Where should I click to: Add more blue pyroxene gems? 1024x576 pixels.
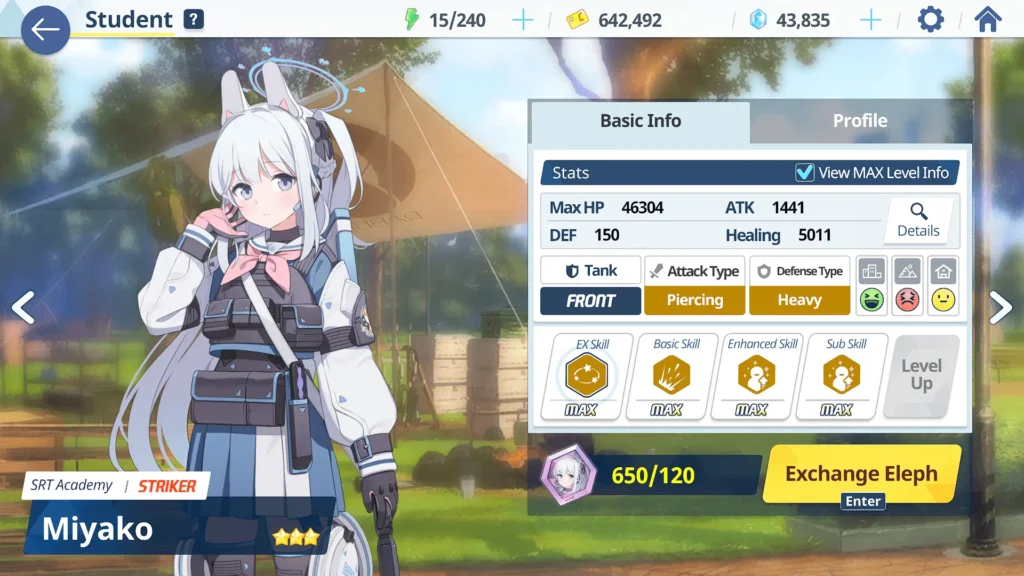point(871,20)
